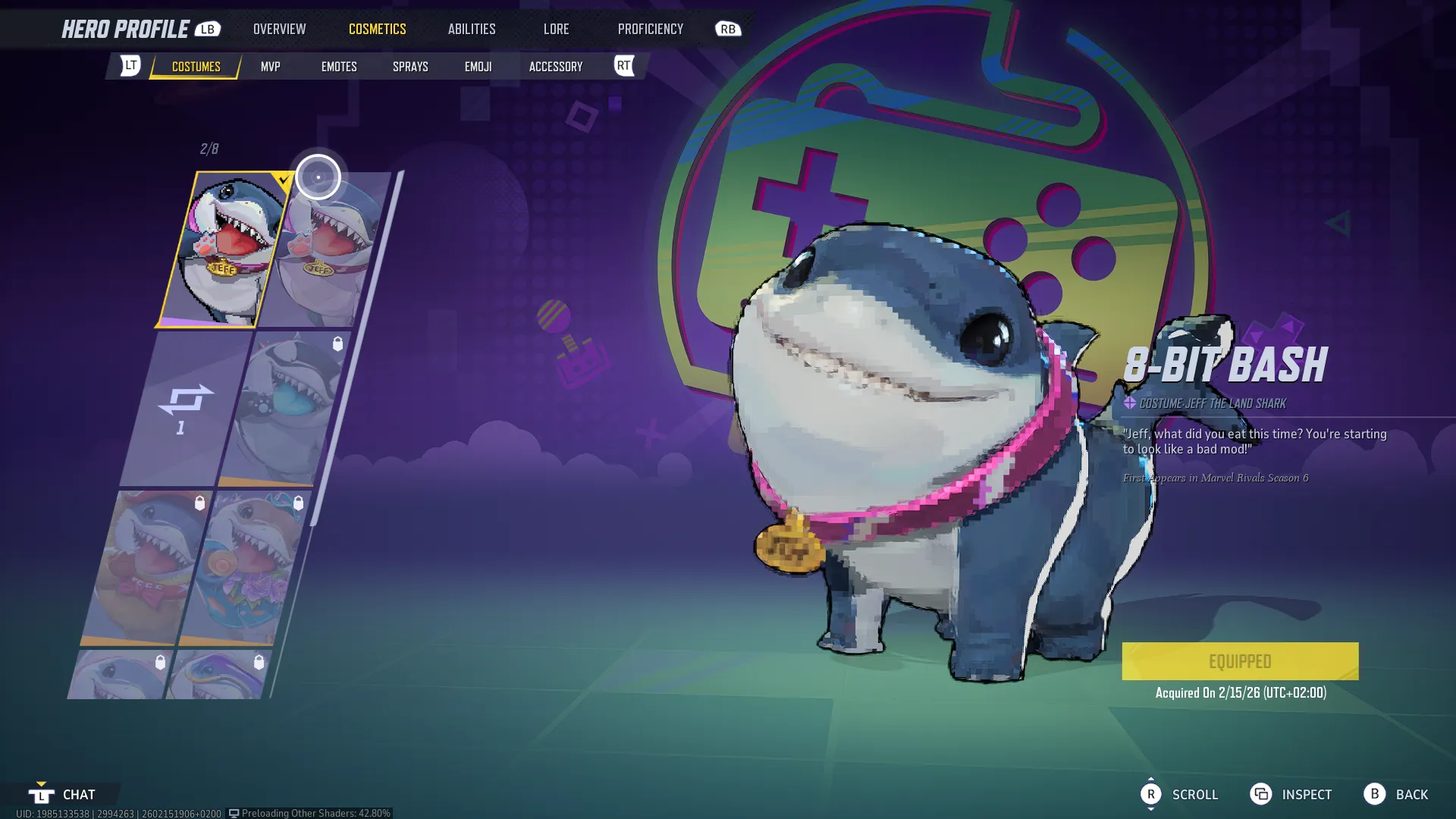The height and width of the screenshot is (819, 1456).
Task: Switch to the Overview tab
Action: [x=279, y=29]
